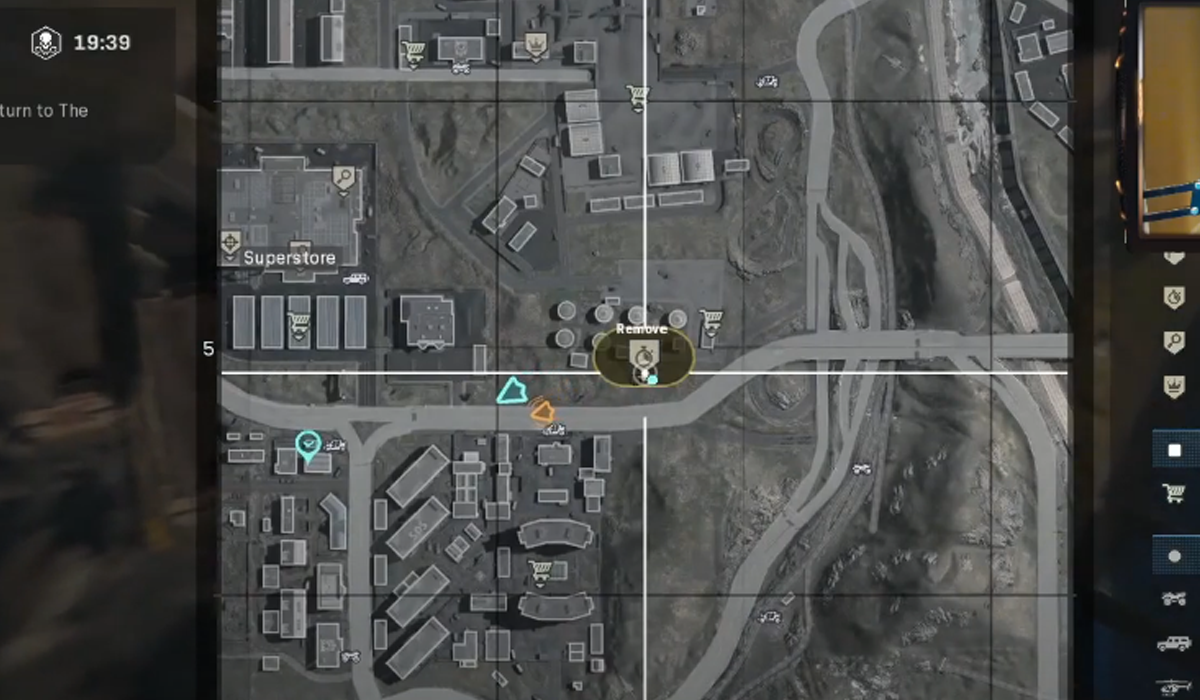This screenshot has height=700, width=1200.
Task: Toggle the crown contract filter in the legend
Action: pos(1174,385)
